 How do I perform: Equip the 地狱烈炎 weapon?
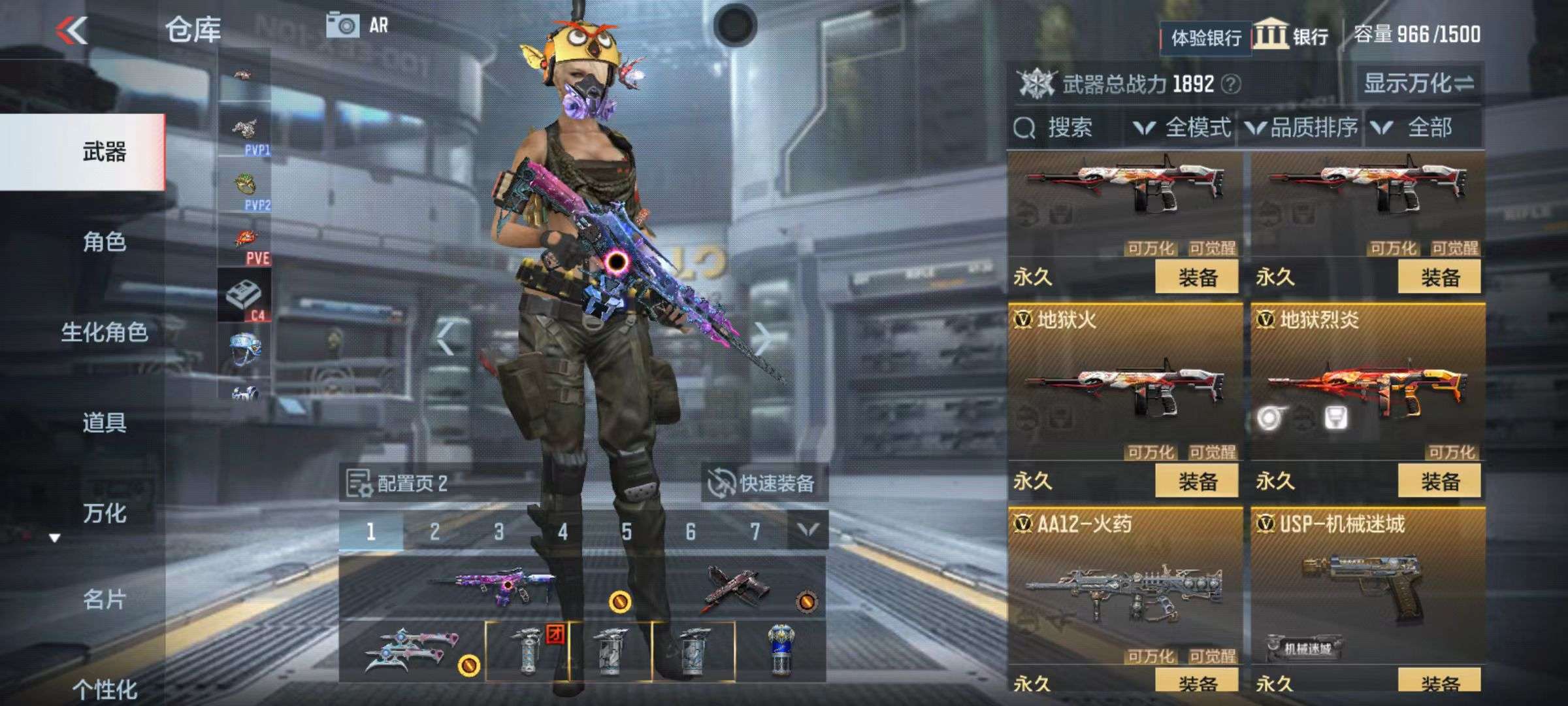click(x=1439, y=482)
